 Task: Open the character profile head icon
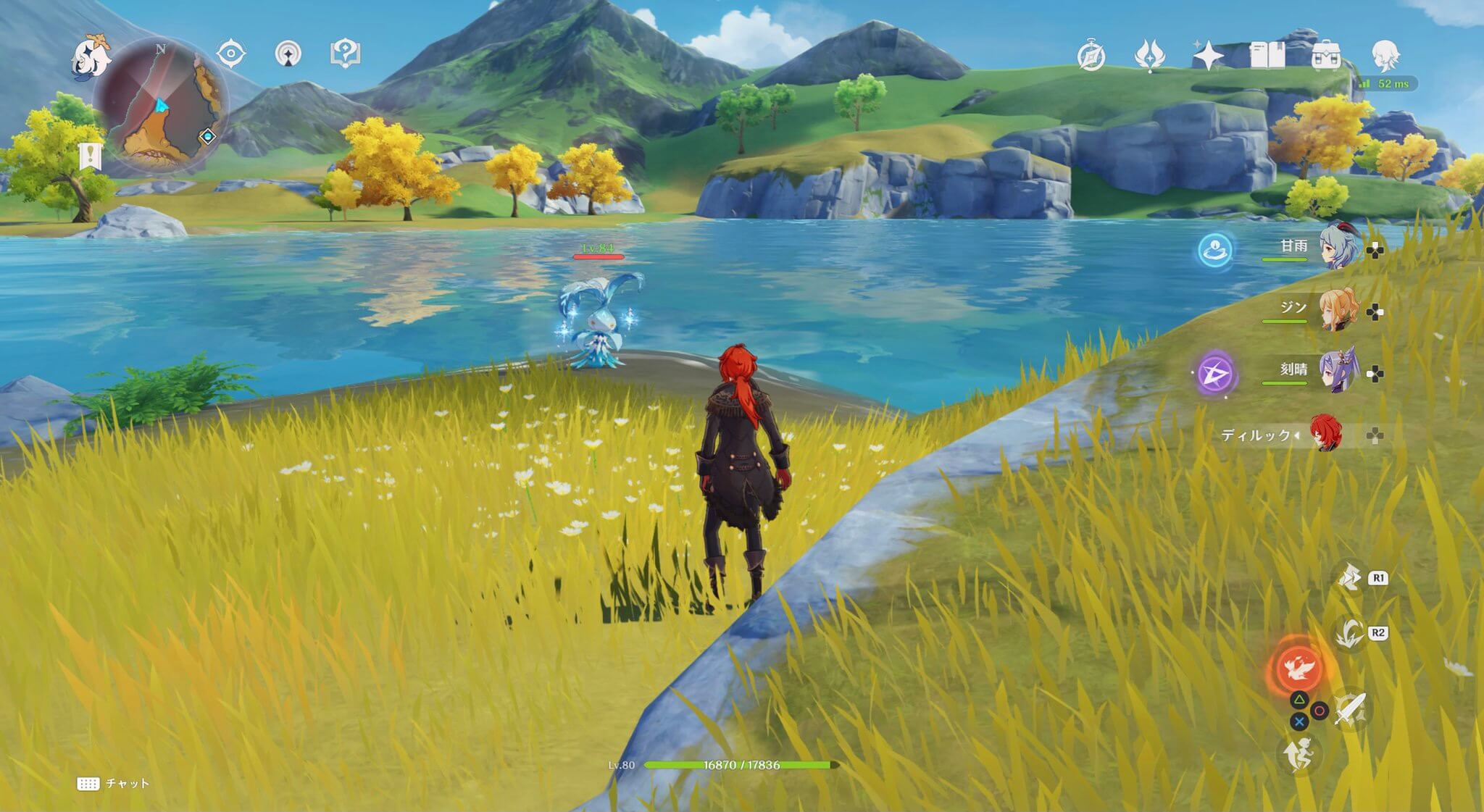(x=1385, y=55)
